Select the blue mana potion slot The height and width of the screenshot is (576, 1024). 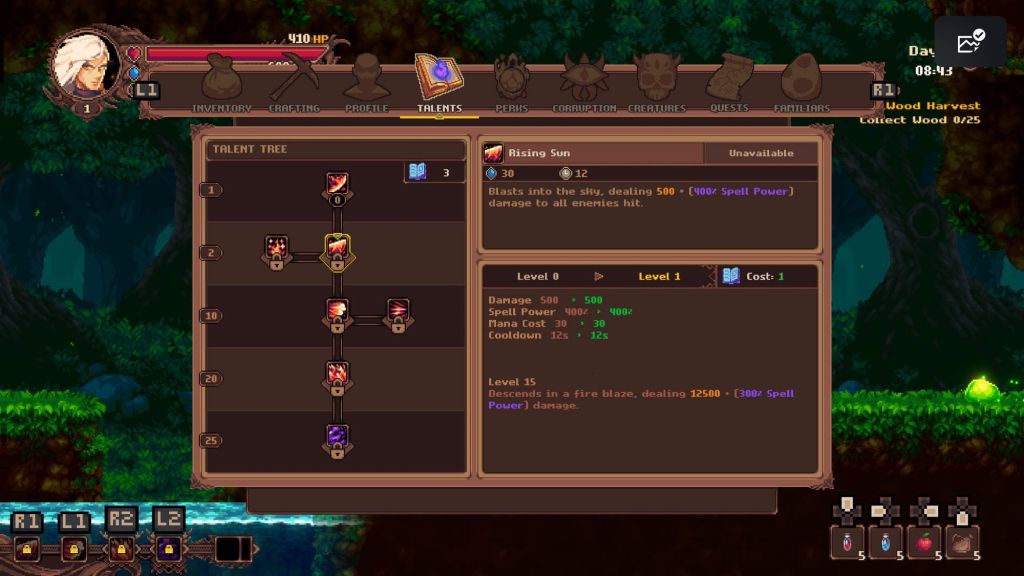pos(885,542)
